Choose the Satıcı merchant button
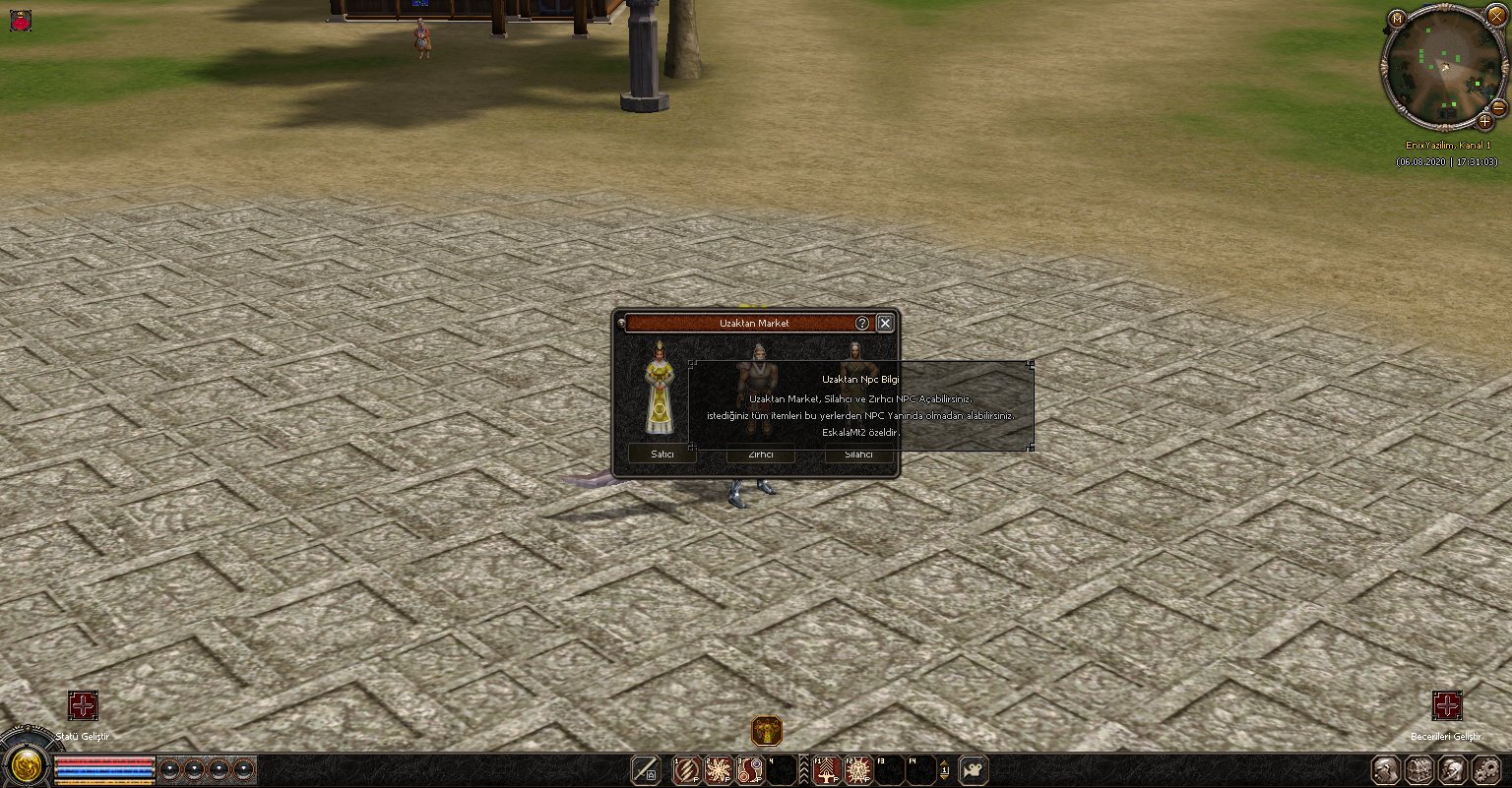 point(662,455)
